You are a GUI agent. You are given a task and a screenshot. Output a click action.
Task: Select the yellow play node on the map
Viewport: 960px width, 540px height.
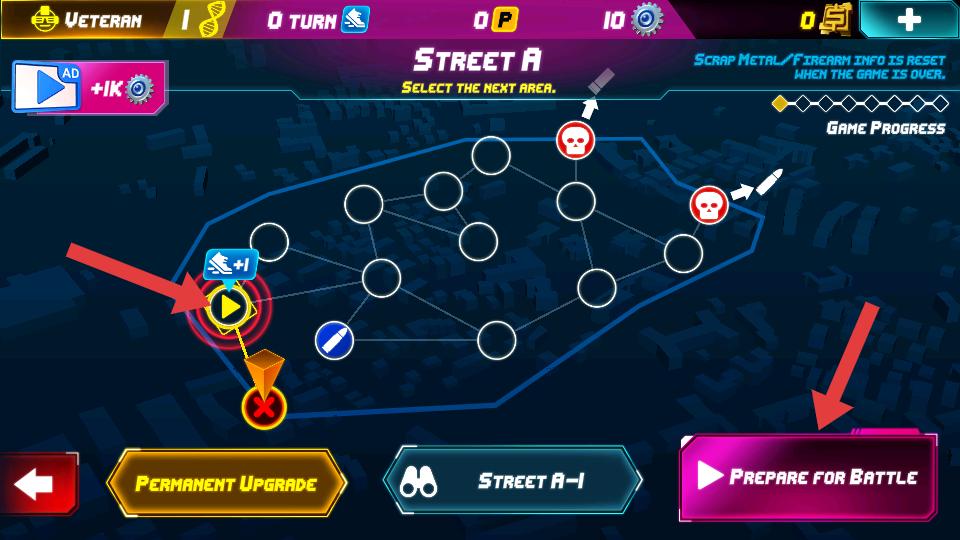click(x=229, y=306)
